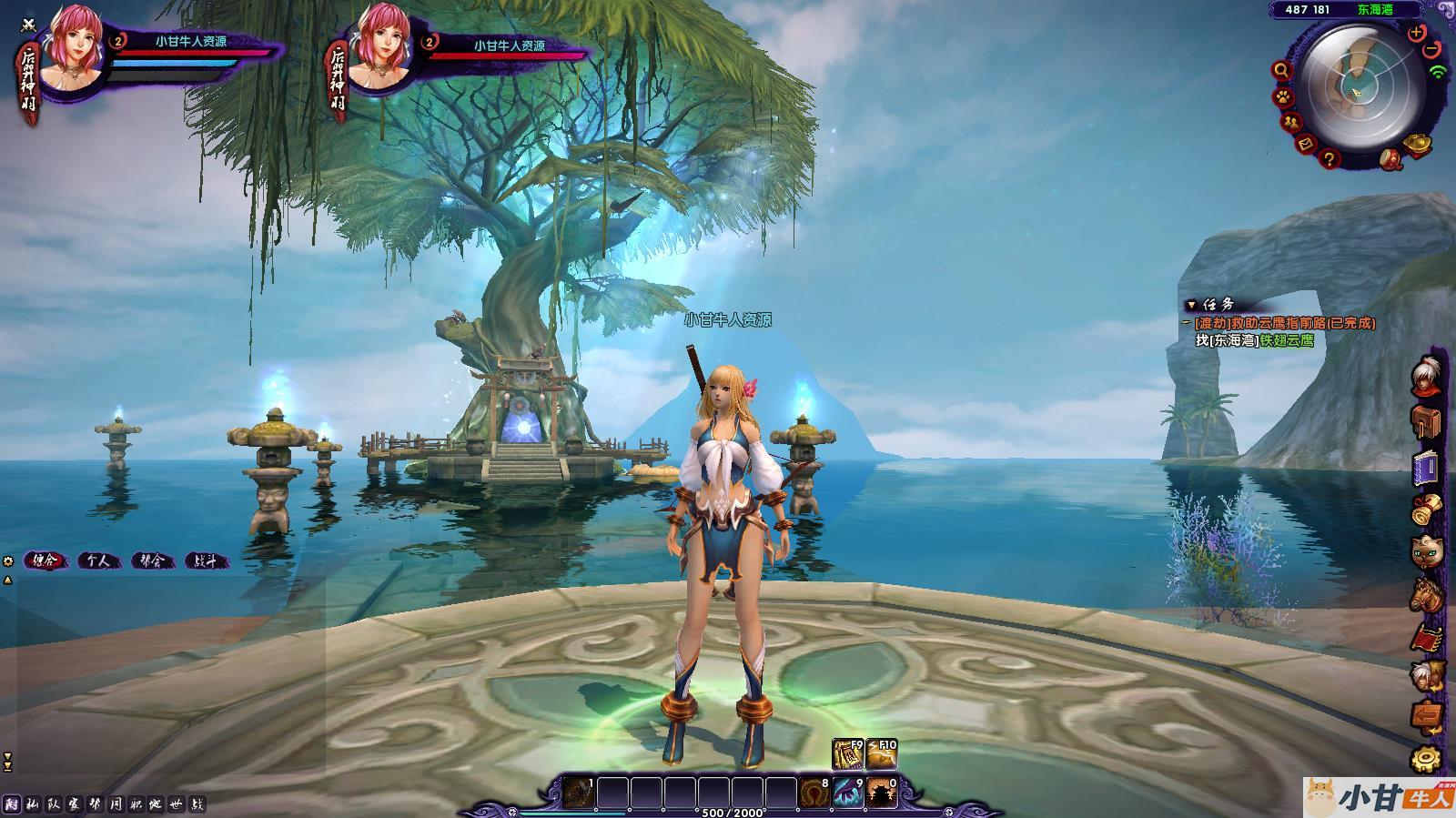Screen dimensions: 1456x818
Task: Collapse the 任务 quest tracker
Action: pyautogui.click(x=1191, y=305)
